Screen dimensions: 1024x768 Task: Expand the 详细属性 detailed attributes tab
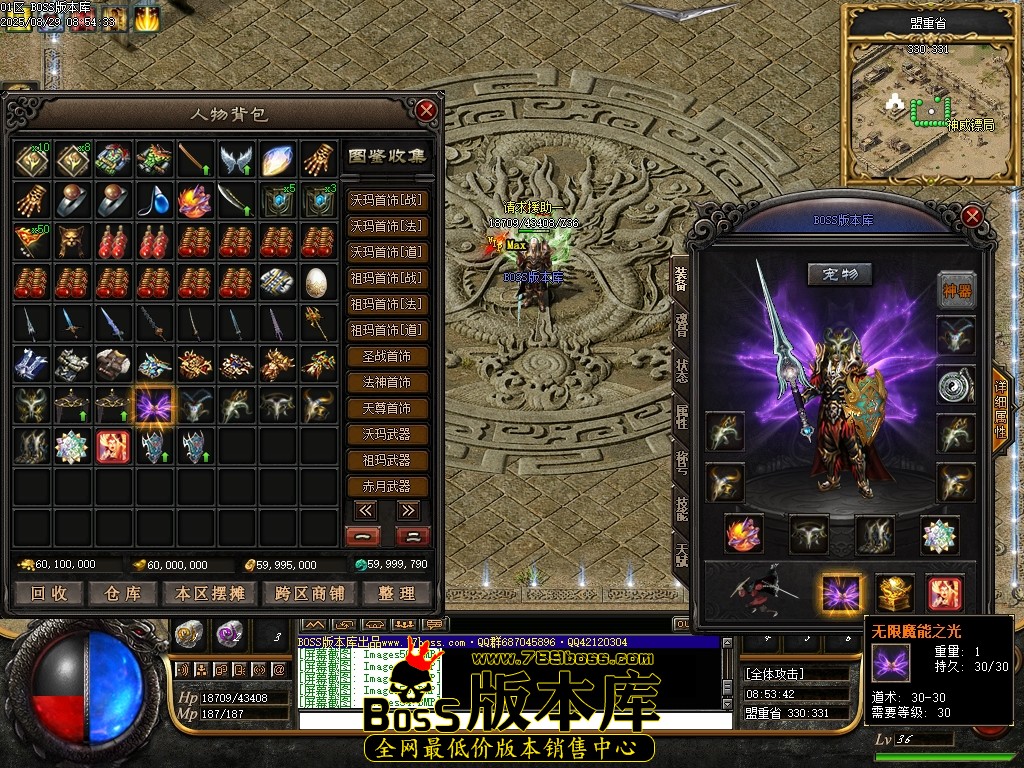point(1000,411)
